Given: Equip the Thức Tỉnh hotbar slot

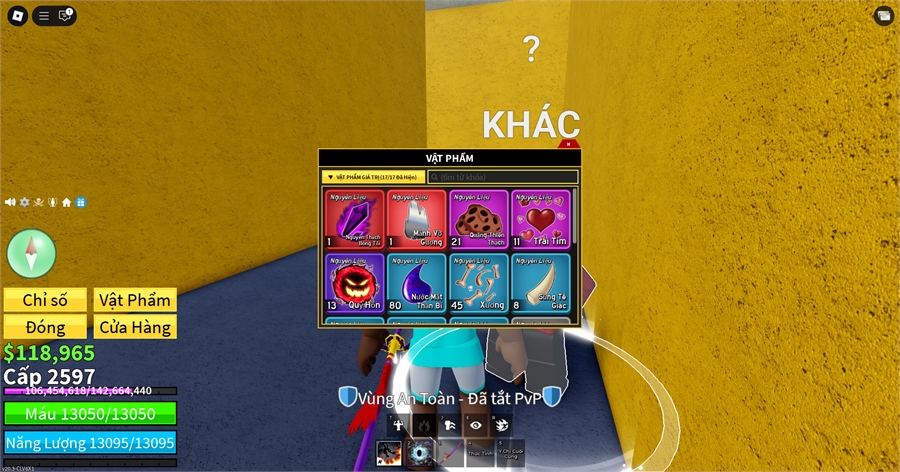Looking at the screenshot, I should click(x=479, y=453).
